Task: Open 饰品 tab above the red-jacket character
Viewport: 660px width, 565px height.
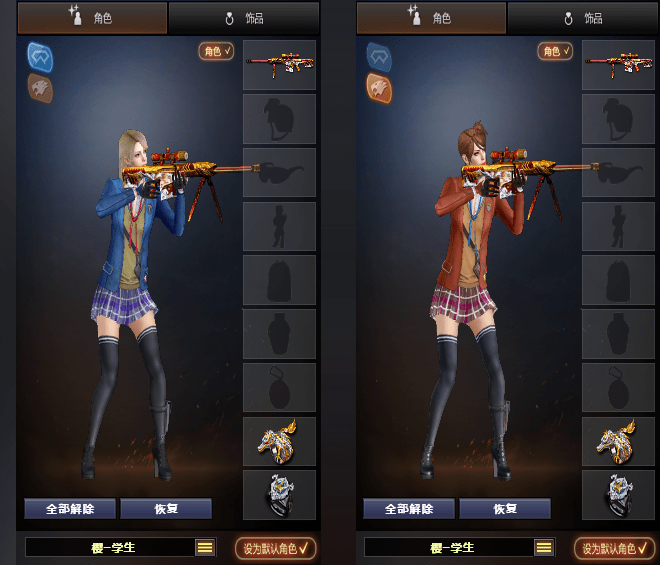Action: pyautogui.click(x=582, y=17)
